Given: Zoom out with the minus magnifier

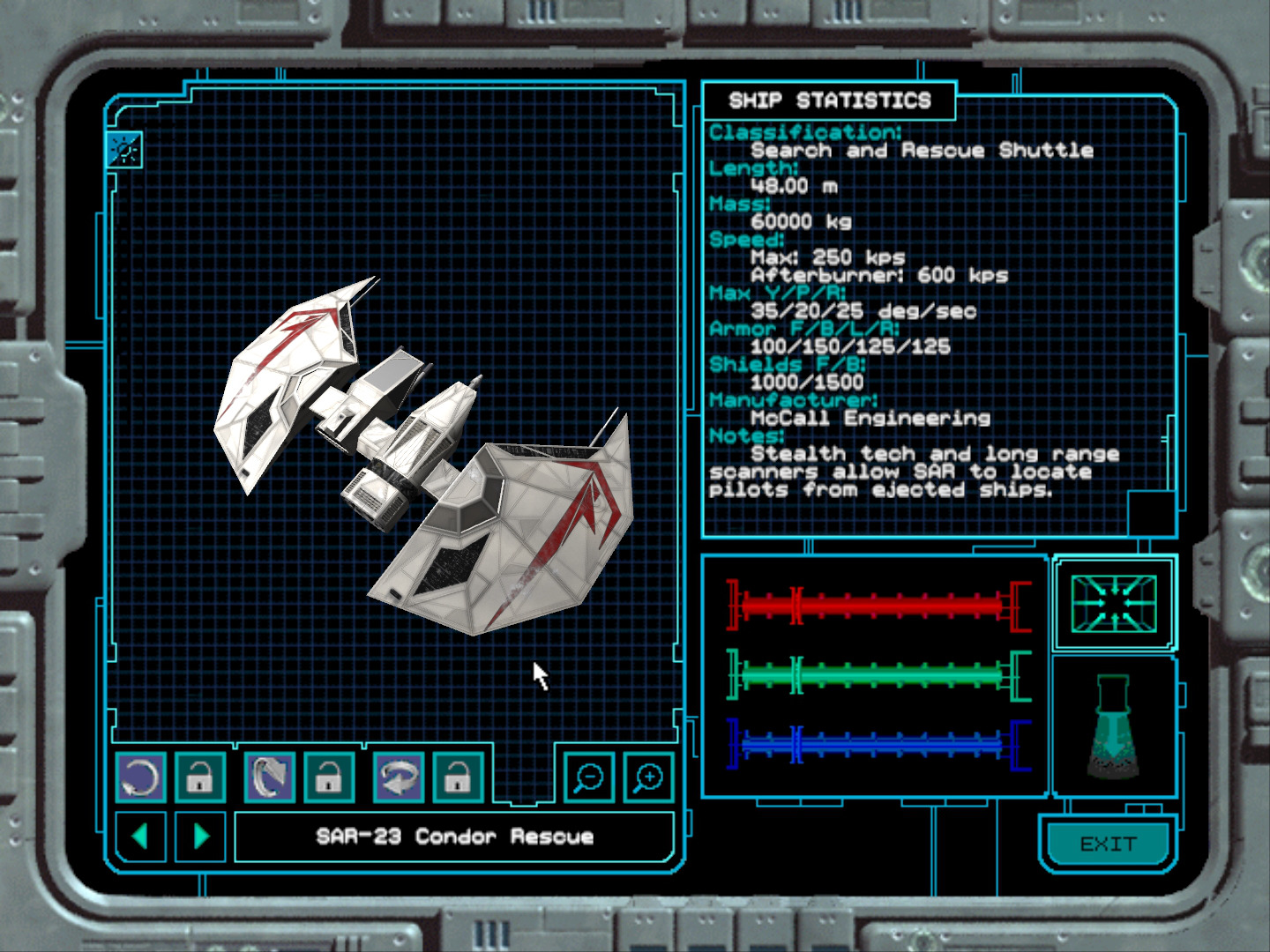Looking at the screenshot, I should pyautogui.click(x=588, y=777).
